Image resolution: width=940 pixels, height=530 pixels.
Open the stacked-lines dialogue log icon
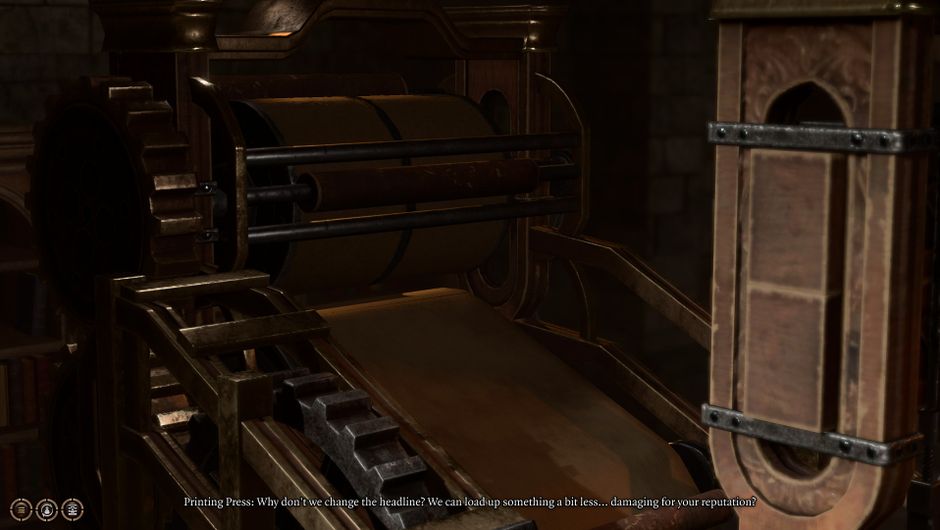coord(21,509)
